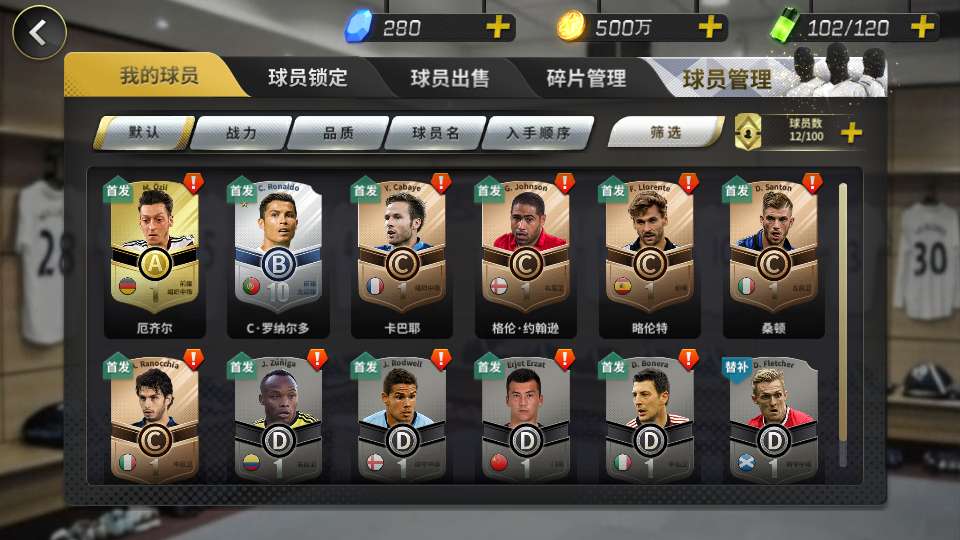The width and height of the screenshot is (960, 540).
Task: Sort by 入手顺序
Action: (538, 132)
